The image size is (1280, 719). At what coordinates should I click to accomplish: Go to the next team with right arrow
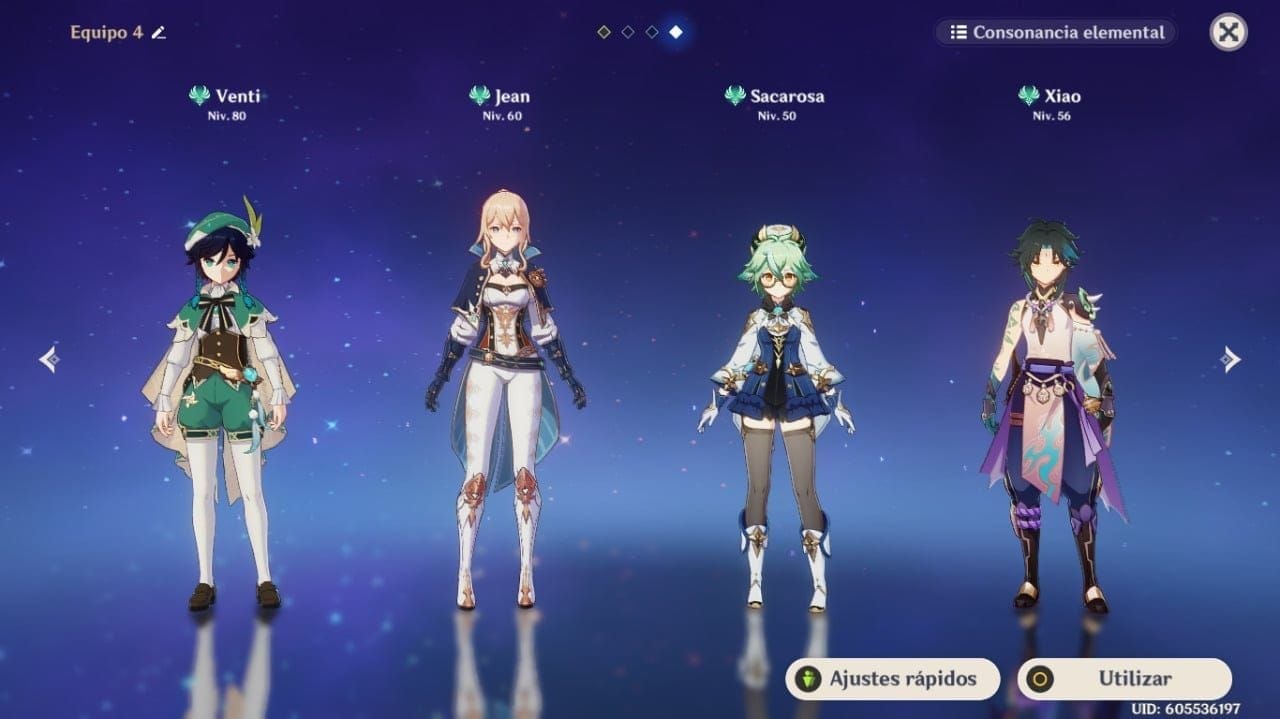click(1231, 359)
